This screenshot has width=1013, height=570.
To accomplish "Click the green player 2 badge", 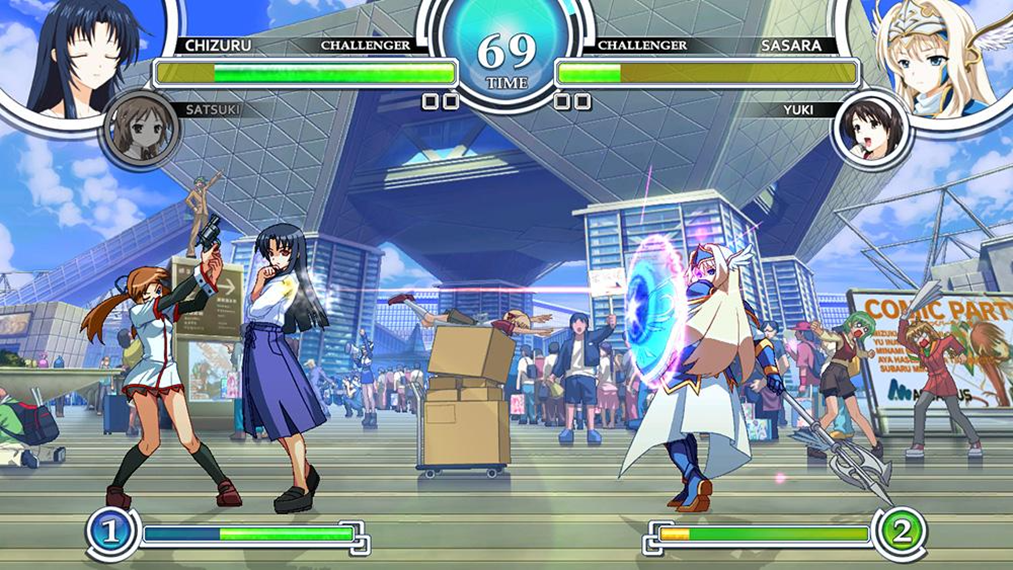I will point(900,533).
